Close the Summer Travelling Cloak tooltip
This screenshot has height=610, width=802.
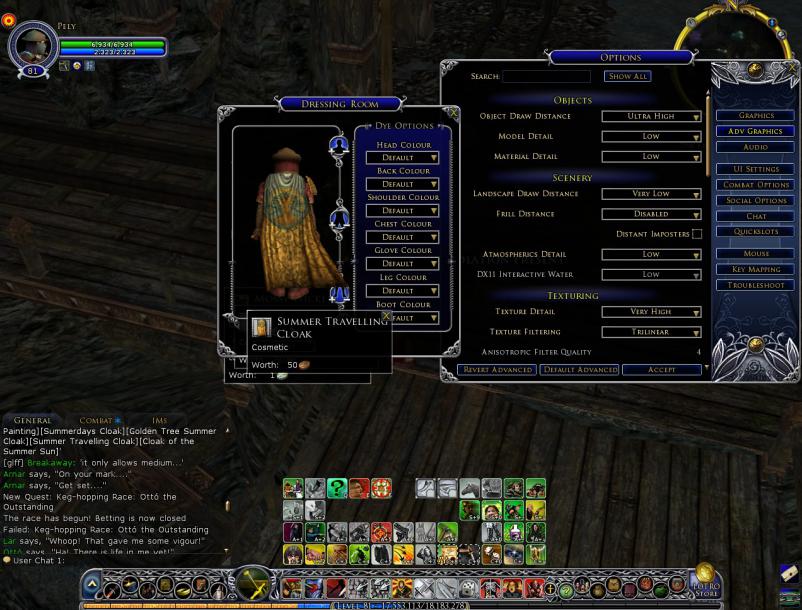coord(386,316)
